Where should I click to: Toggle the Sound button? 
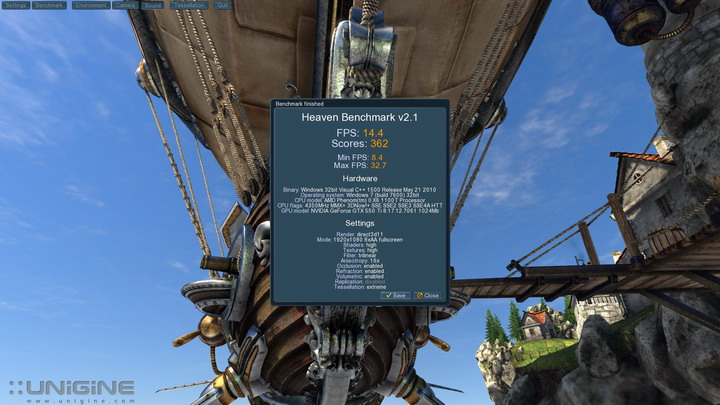153,5
